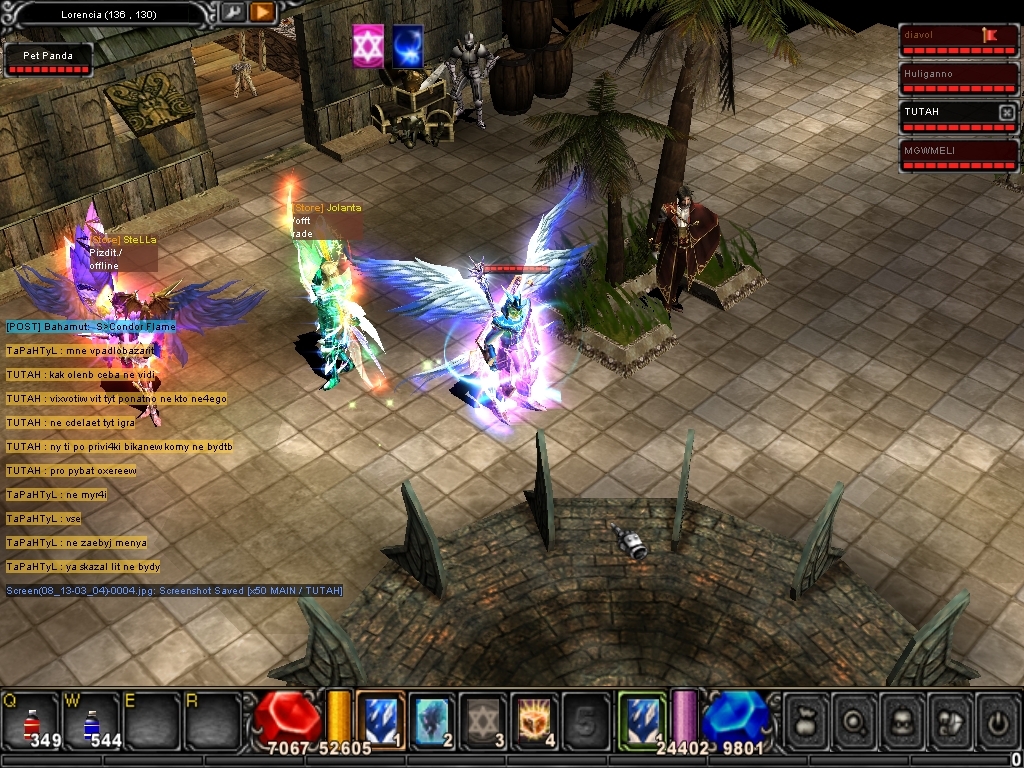Click the green-framed active skill icon

(x=642, y=719)
